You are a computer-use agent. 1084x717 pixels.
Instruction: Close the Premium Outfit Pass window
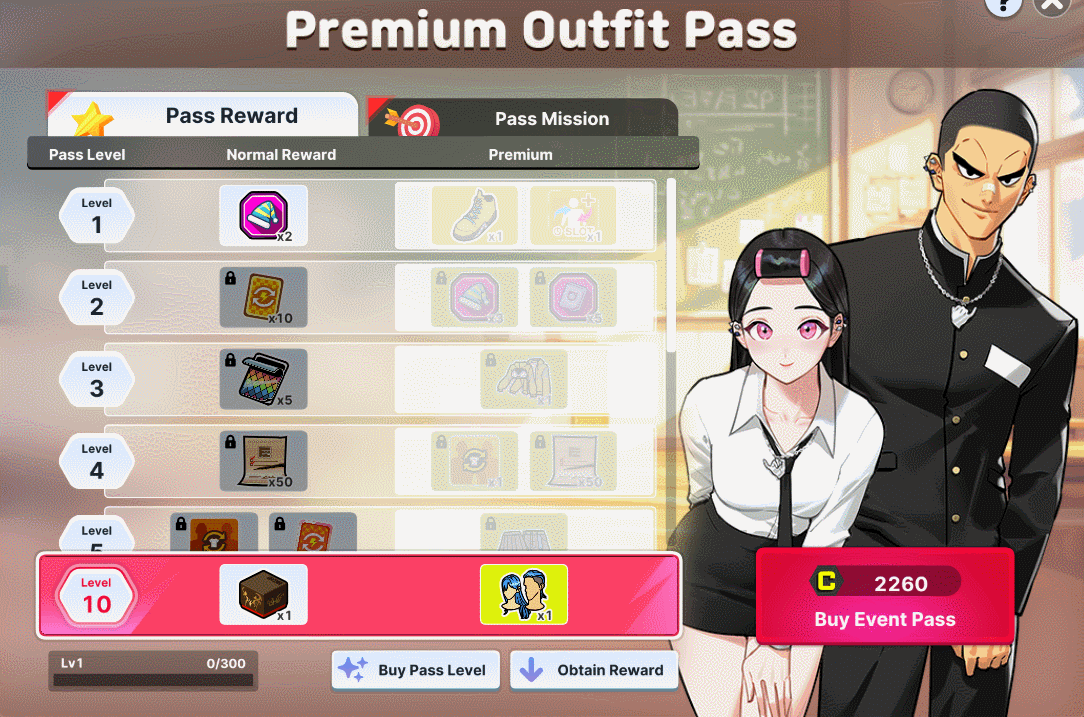coord(1052,5)
